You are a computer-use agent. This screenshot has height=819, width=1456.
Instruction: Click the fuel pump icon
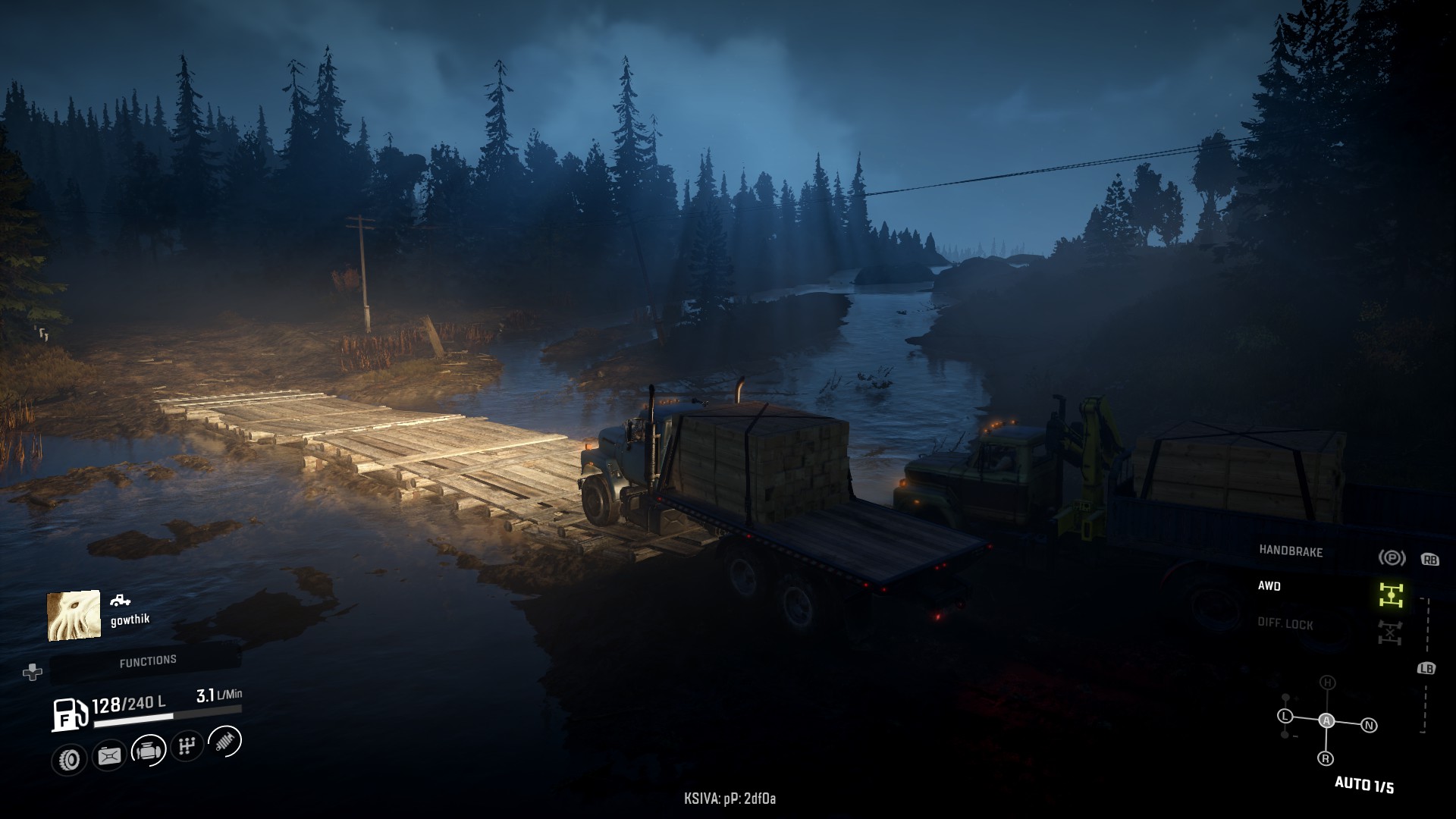(x=68, y=714)
